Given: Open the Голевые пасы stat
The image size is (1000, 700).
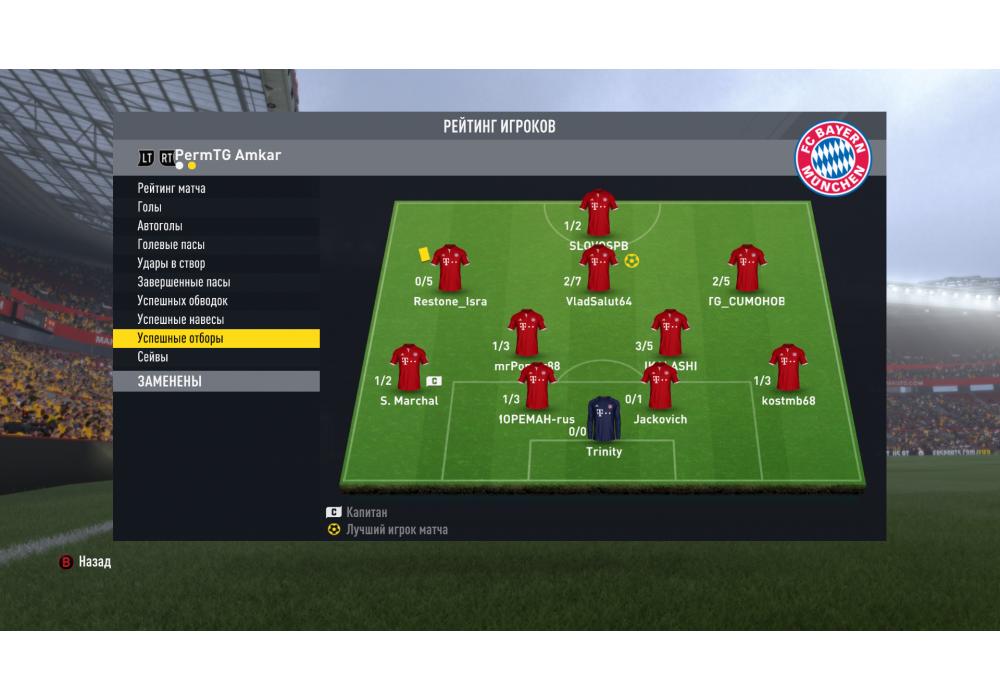Looking at the screenshot, I should coord(171,245).
